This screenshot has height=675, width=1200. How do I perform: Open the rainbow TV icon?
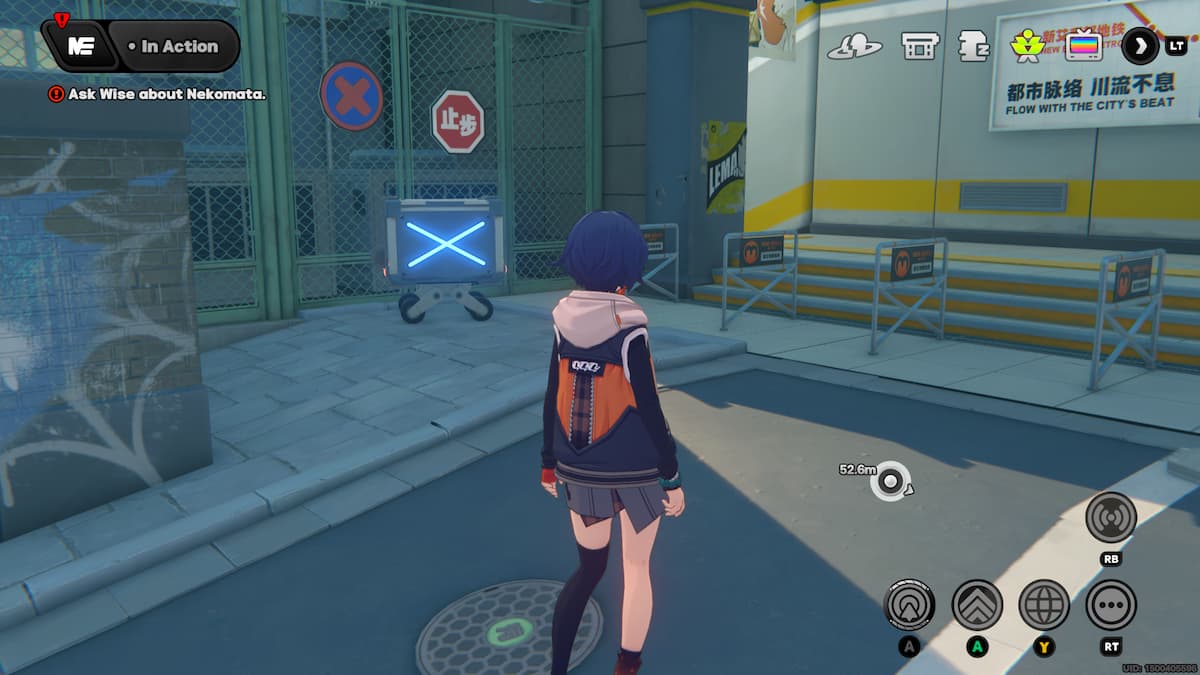click(1083, 45)
